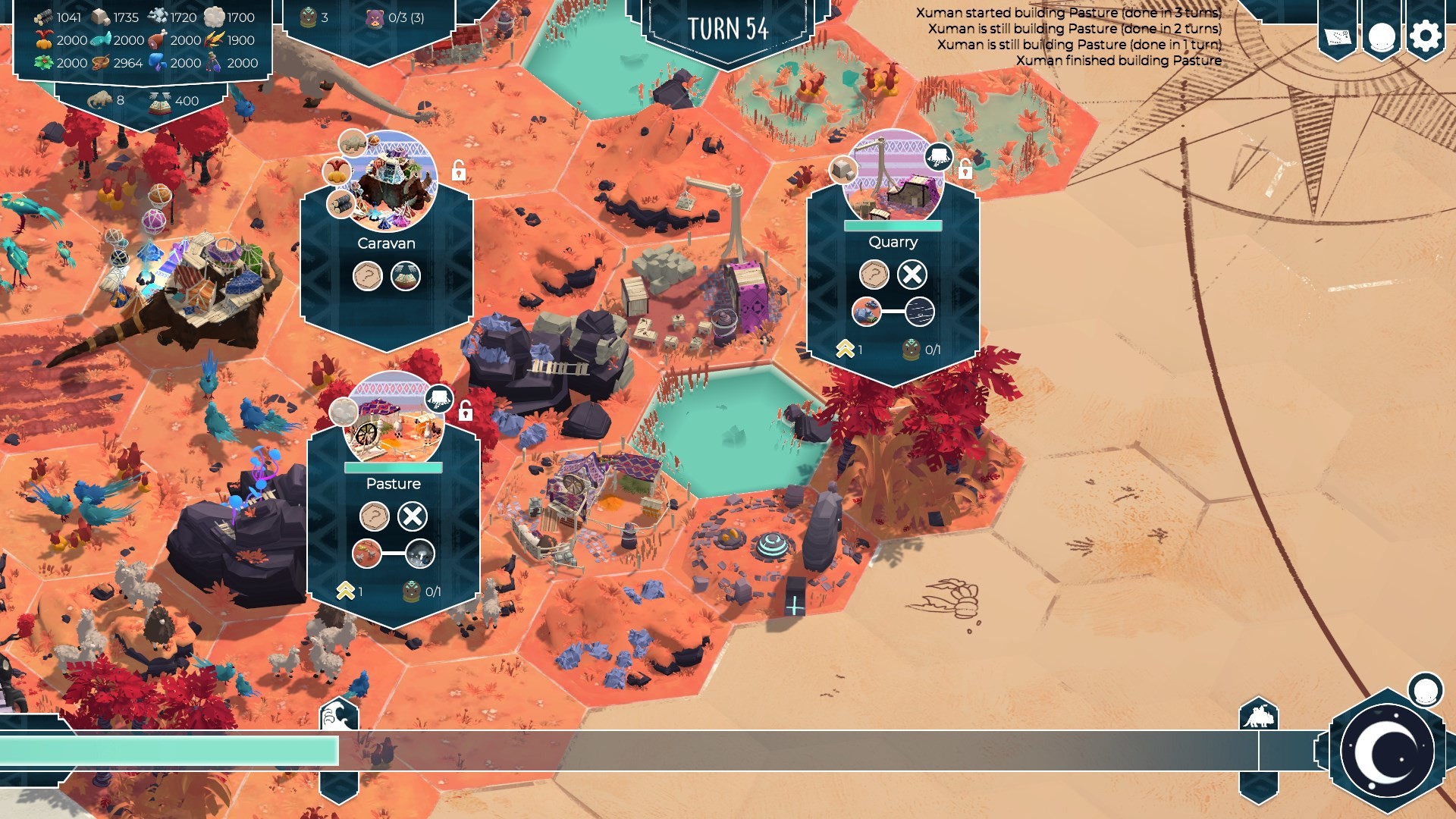
Task: Select the Caravan's unpack tile action
Action: coord(406,276)
